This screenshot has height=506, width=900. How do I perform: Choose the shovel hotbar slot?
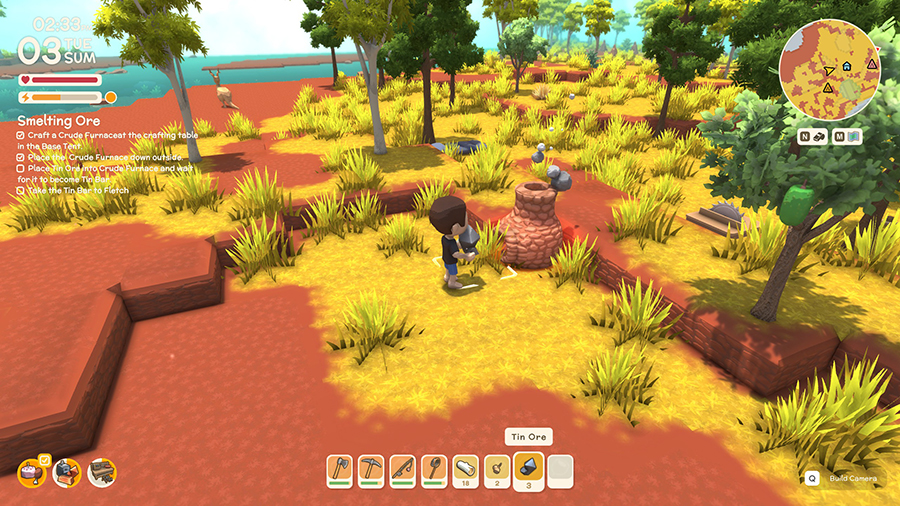(434, 468)
